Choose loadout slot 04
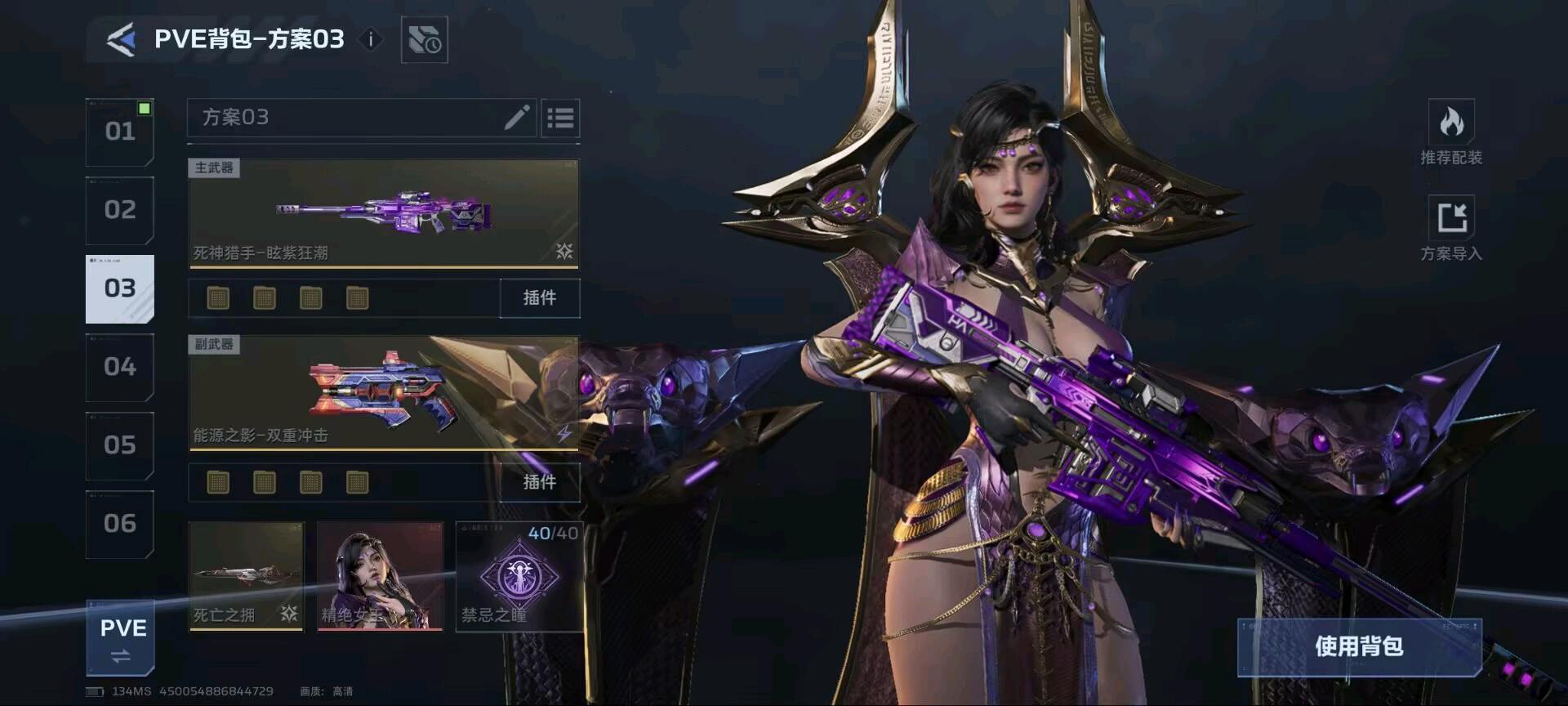The image size is (1568, 706). 120,367
